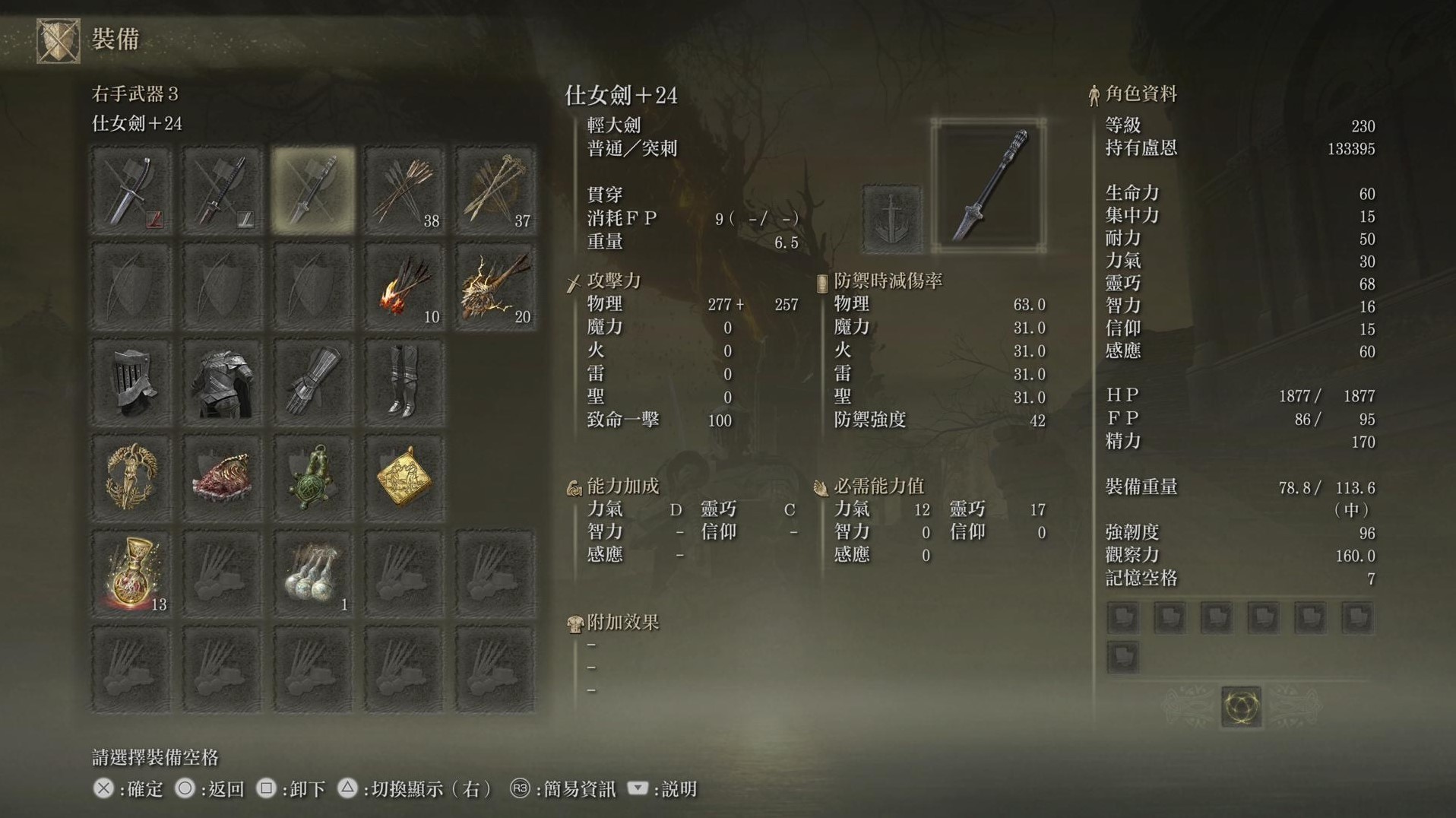The height and width of the screenshot is (818, 1456).
Task: Choose the golden tree emblem talisman slot
Action: (x=131, y=478)
